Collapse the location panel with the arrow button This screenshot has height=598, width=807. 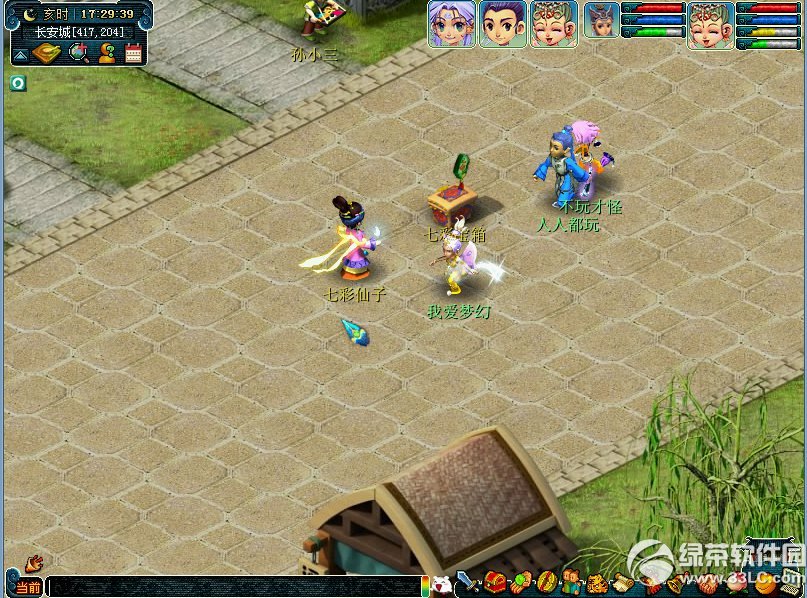coord(20,55)
